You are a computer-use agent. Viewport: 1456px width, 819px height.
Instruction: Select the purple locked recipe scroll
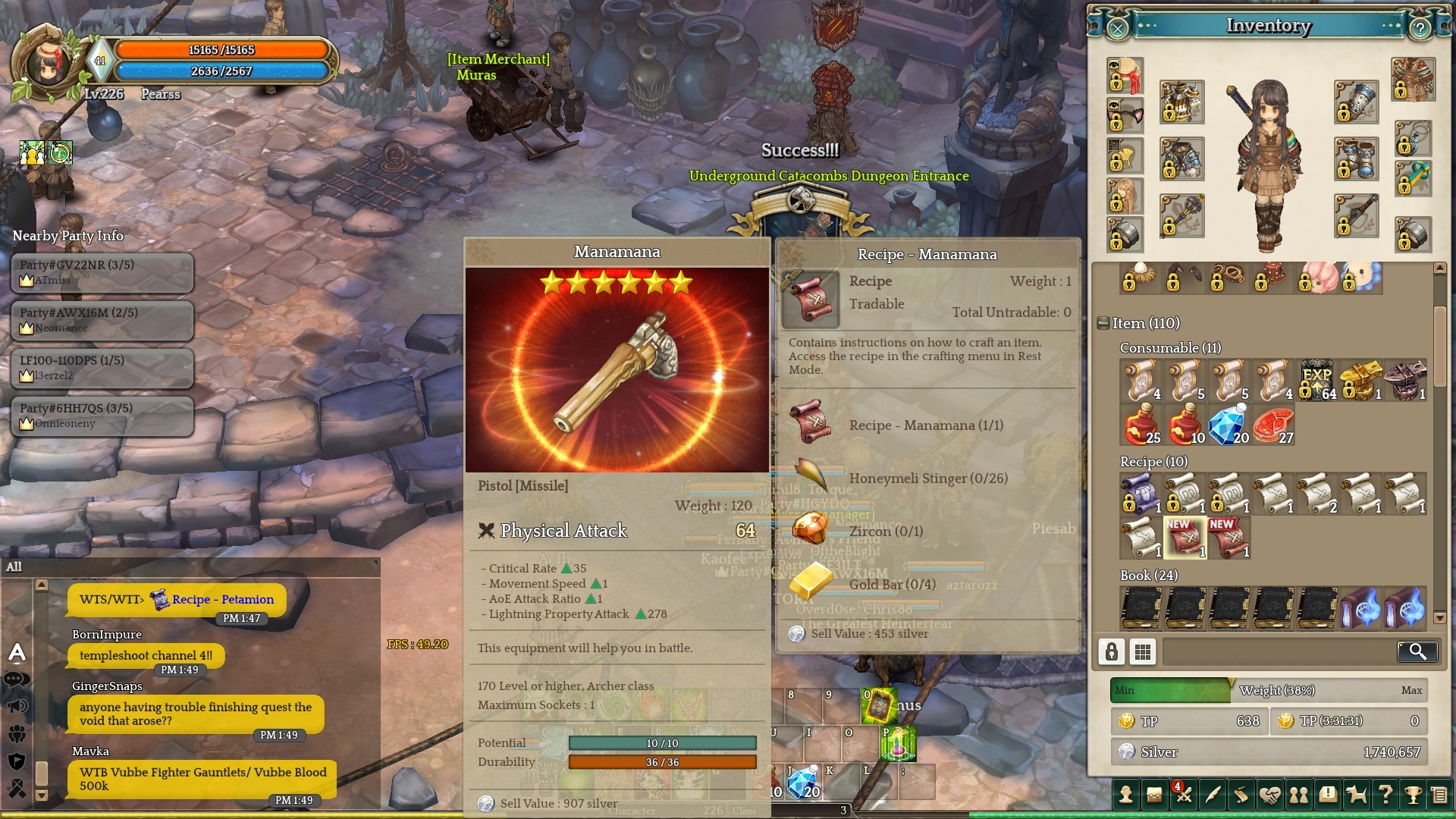coord(1140,494)
